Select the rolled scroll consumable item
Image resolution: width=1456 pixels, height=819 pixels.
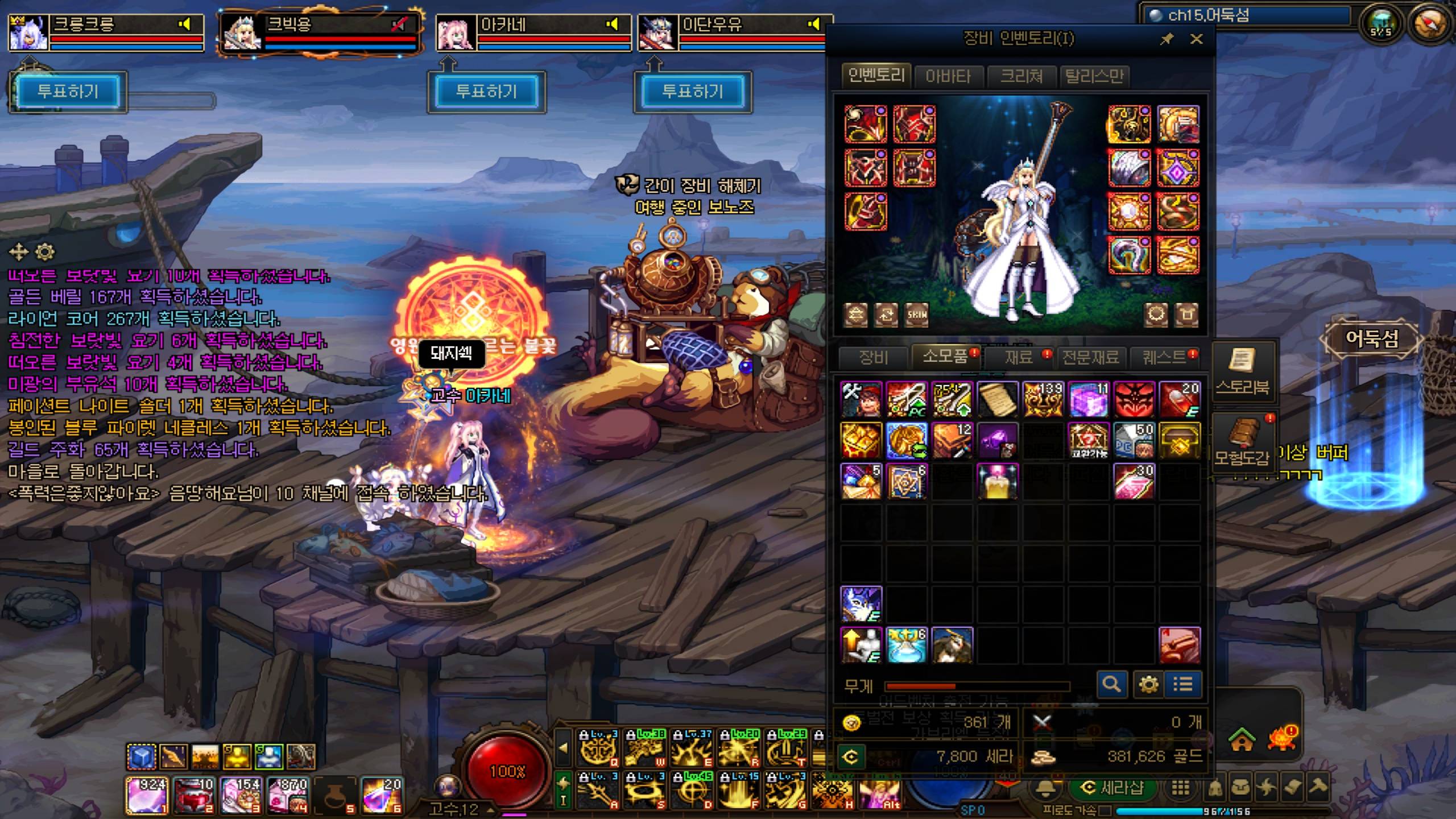(998, 399)
